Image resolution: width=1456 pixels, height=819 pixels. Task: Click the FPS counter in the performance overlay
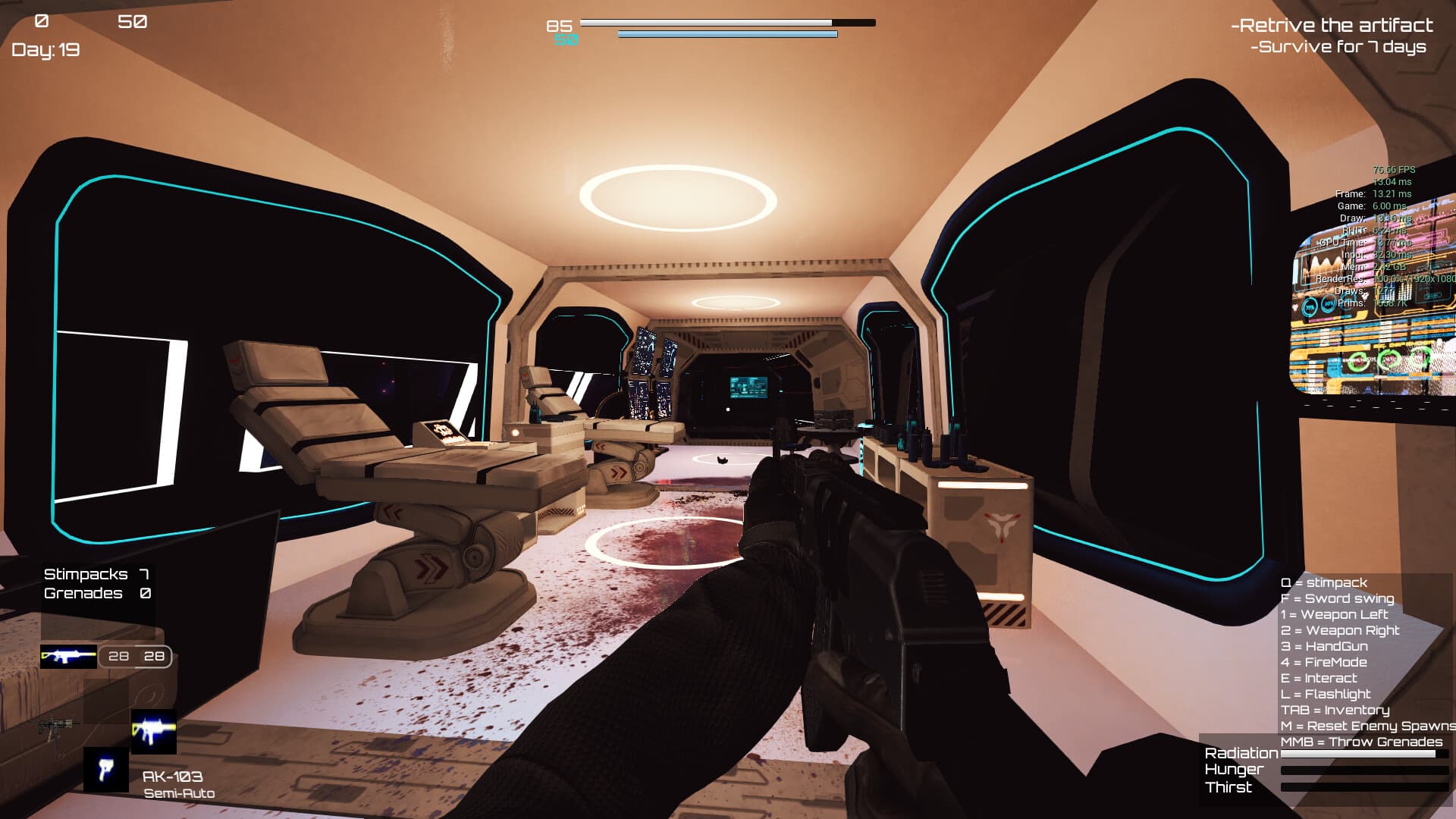click(1393, 171)
